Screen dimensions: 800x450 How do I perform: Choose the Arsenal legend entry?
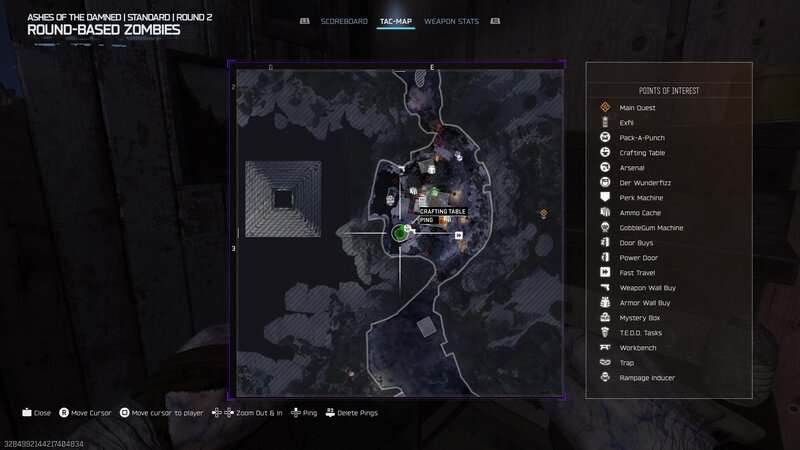pyautogui.click(x=632, y=168)
